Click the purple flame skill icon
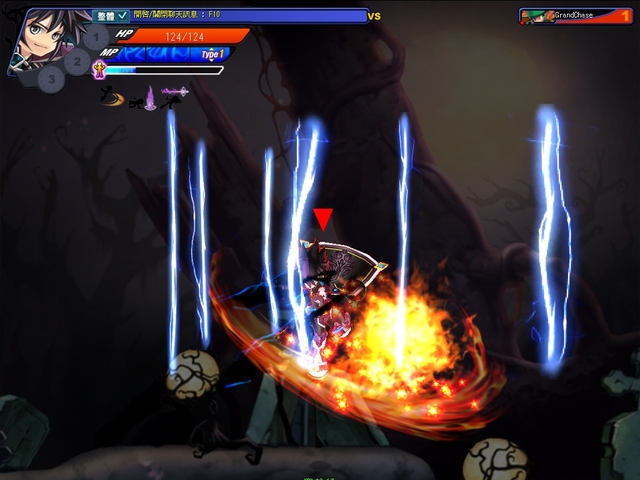This screenshot has height=480, width=640. (148, 97)
